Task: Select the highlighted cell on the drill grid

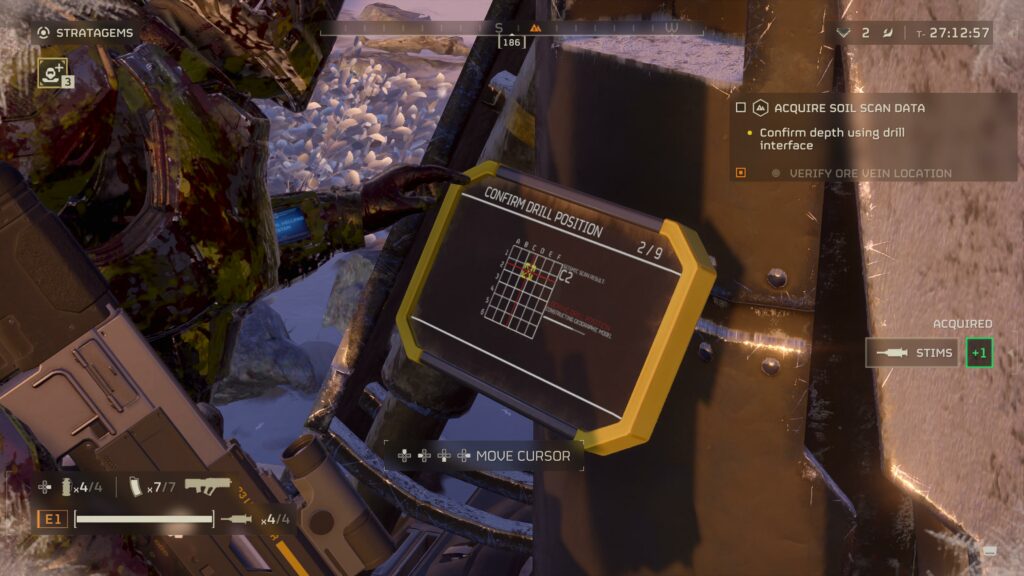Action: tap(527, 269)
